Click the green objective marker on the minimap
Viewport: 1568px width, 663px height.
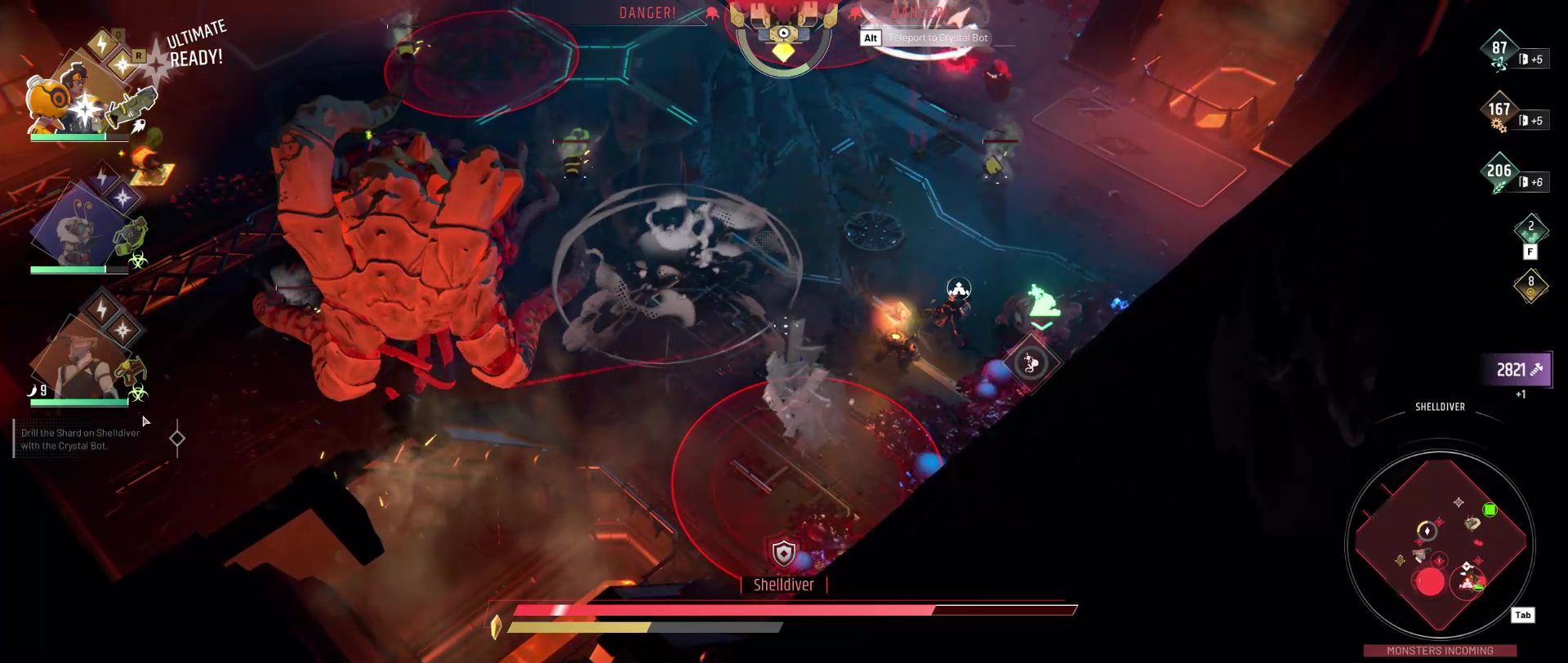point(1490,509)
